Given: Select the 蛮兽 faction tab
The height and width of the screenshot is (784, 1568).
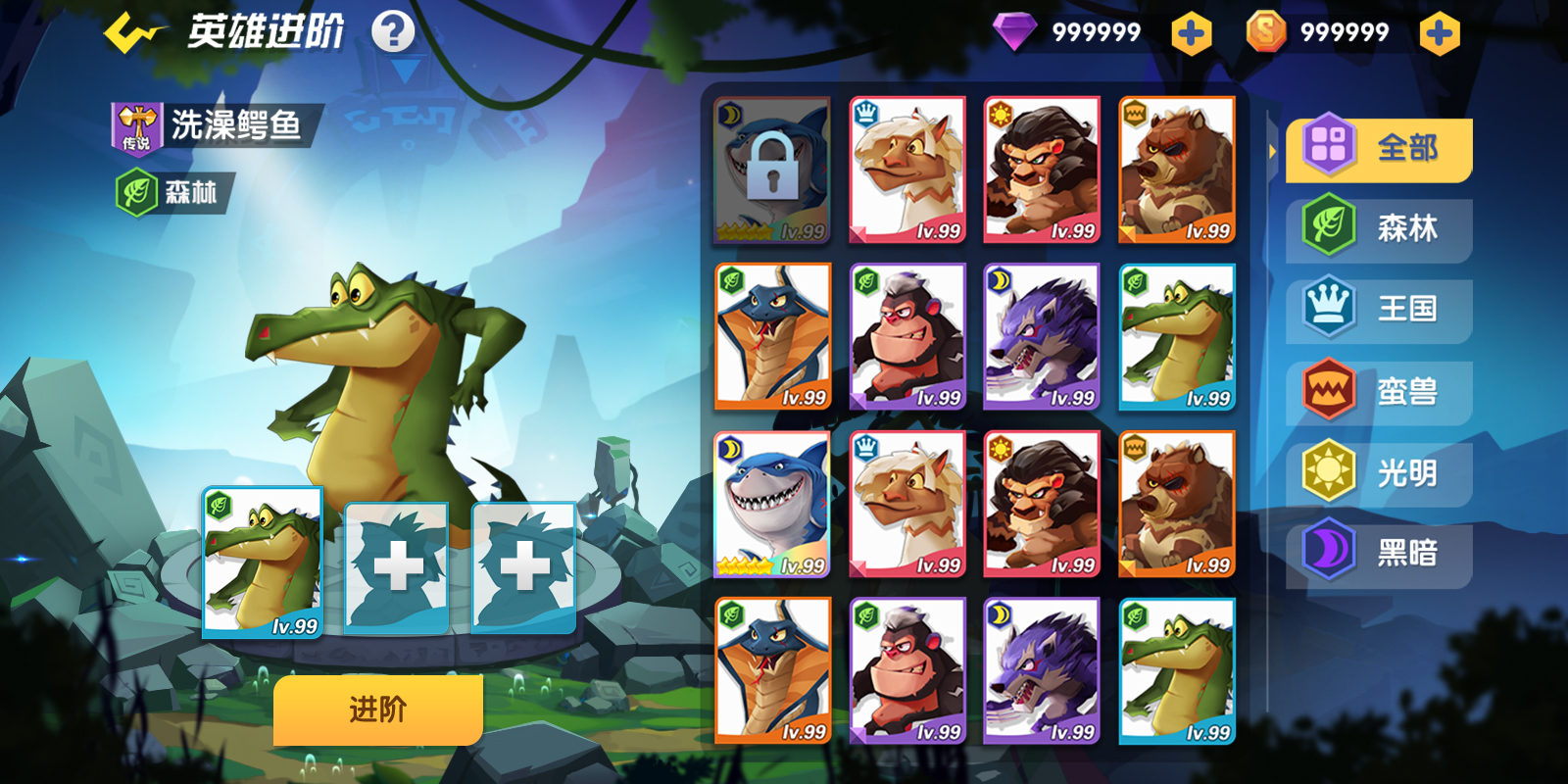Looking at the screenshot, I should click(x=1380, y=392).
